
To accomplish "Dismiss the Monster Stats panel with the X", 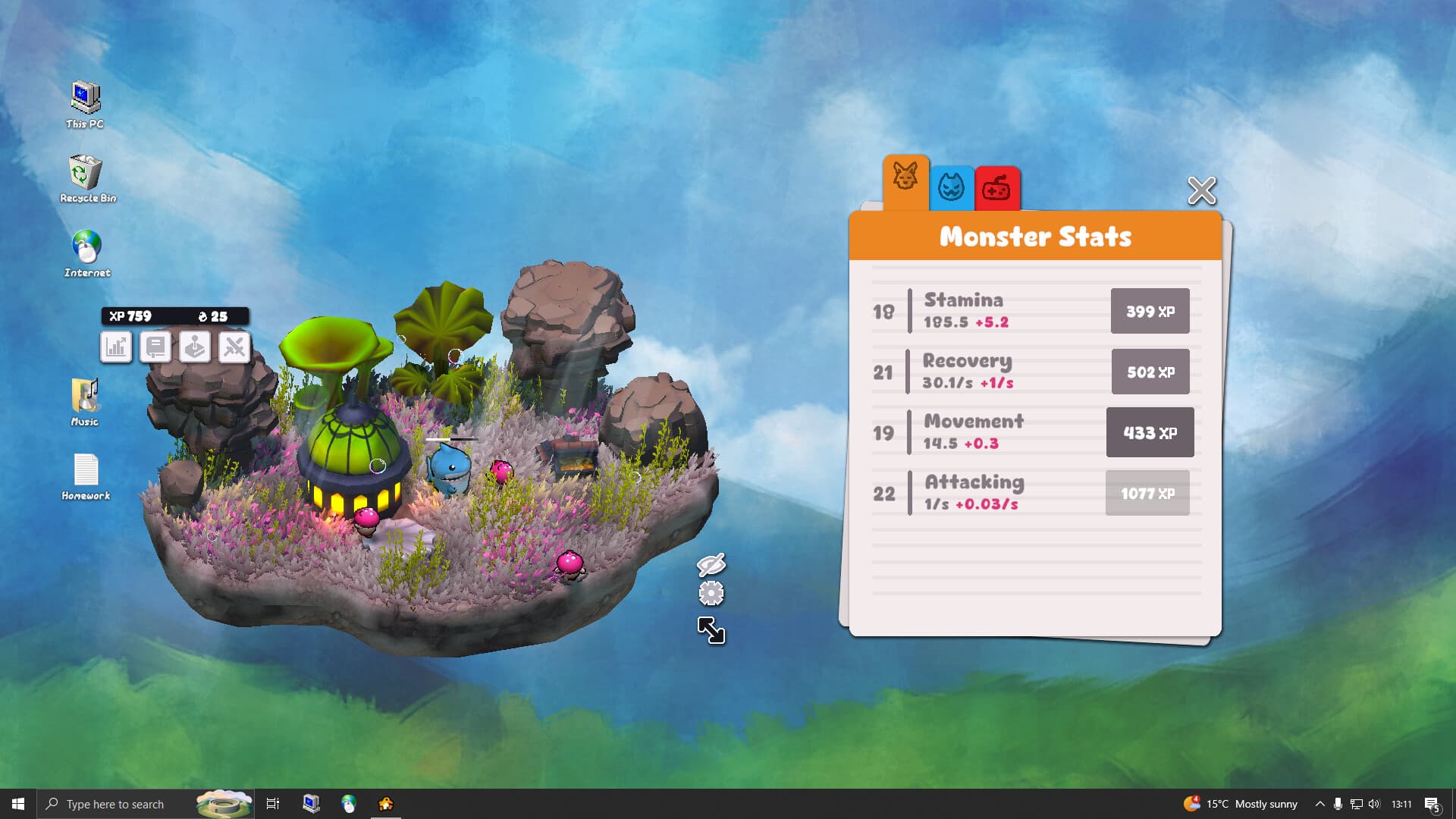I will click(x=1201, y=192).
